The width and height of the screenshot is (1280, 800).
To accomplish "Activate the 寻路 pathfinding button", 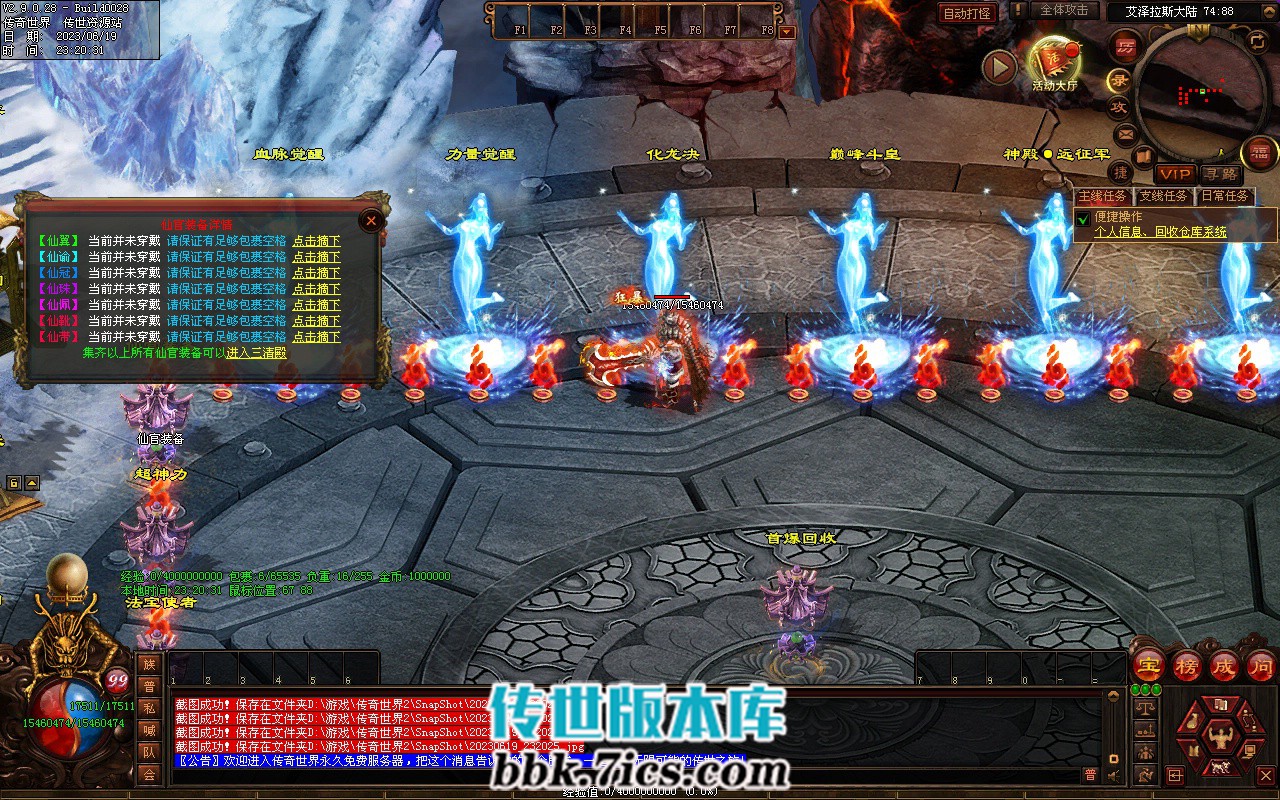I will click(1219, 175).
